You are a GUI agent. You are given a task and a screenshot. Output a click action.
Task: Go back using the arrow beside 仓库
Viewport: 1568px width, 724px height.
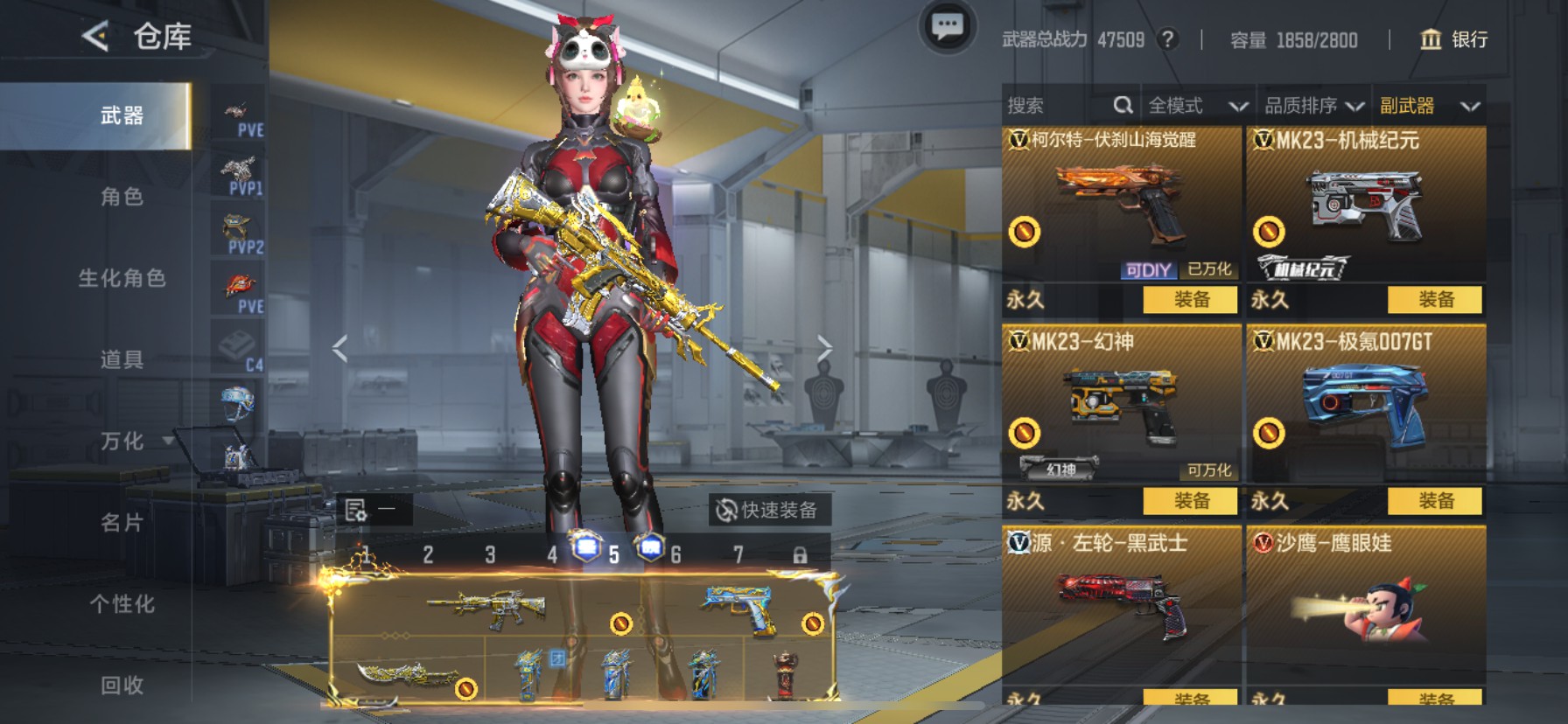(x=94, y=36)
